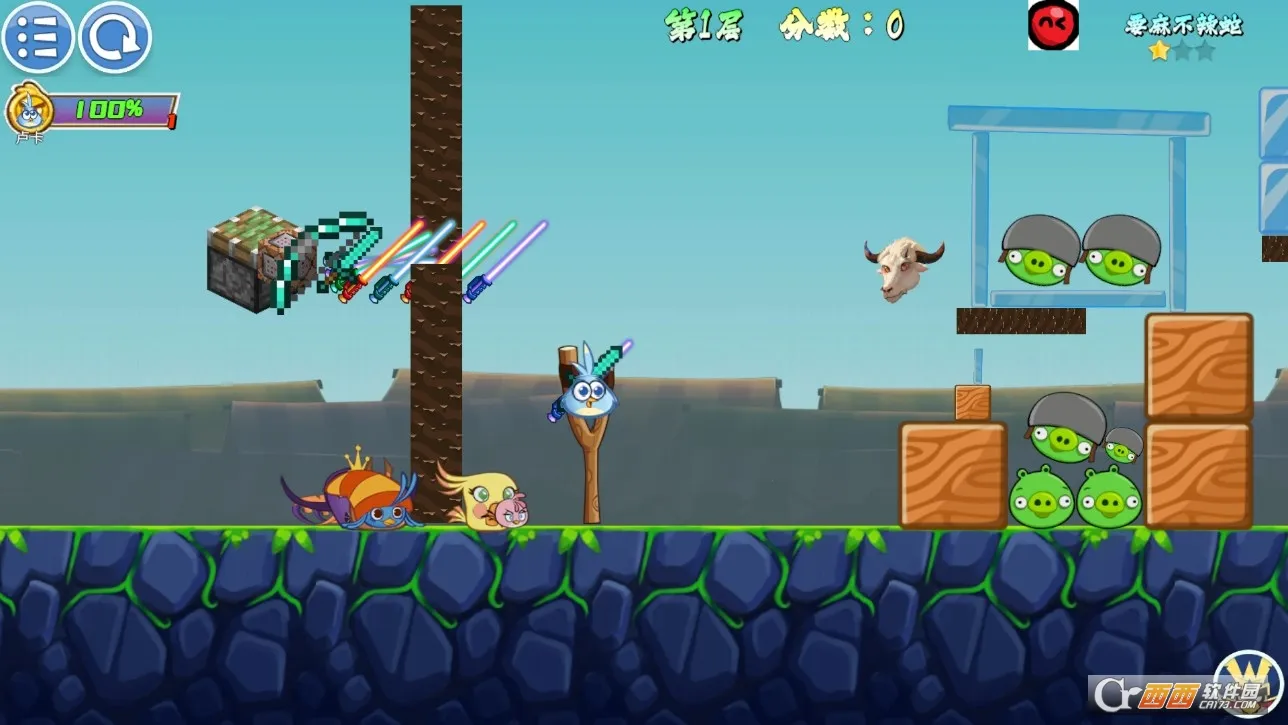Image resolution: width=1288 pixels, height=725 pixels.
Task: Restart the level with the circular arrow
Action: coord(115,38)
